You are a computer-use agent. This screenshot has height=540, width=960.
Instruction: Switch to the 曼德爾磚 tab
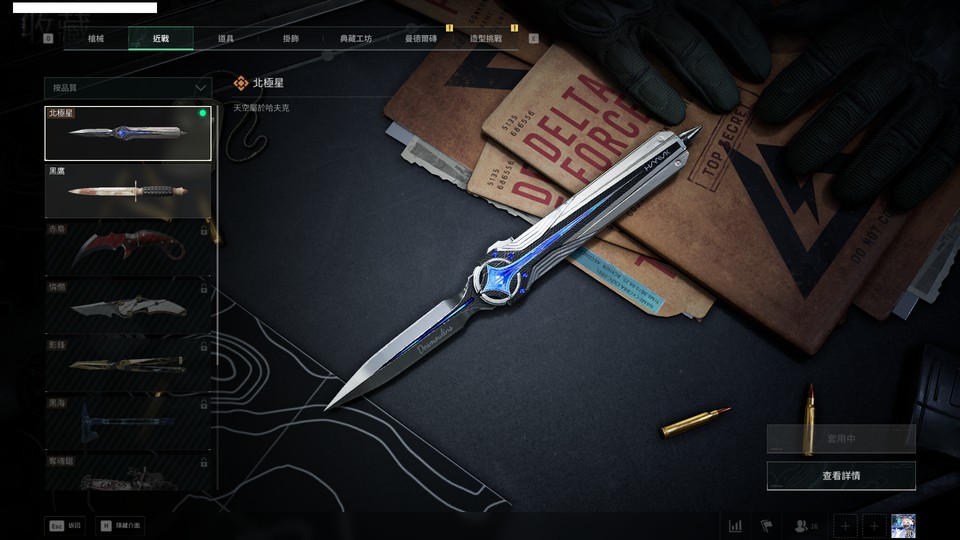[x=421, y=39]
